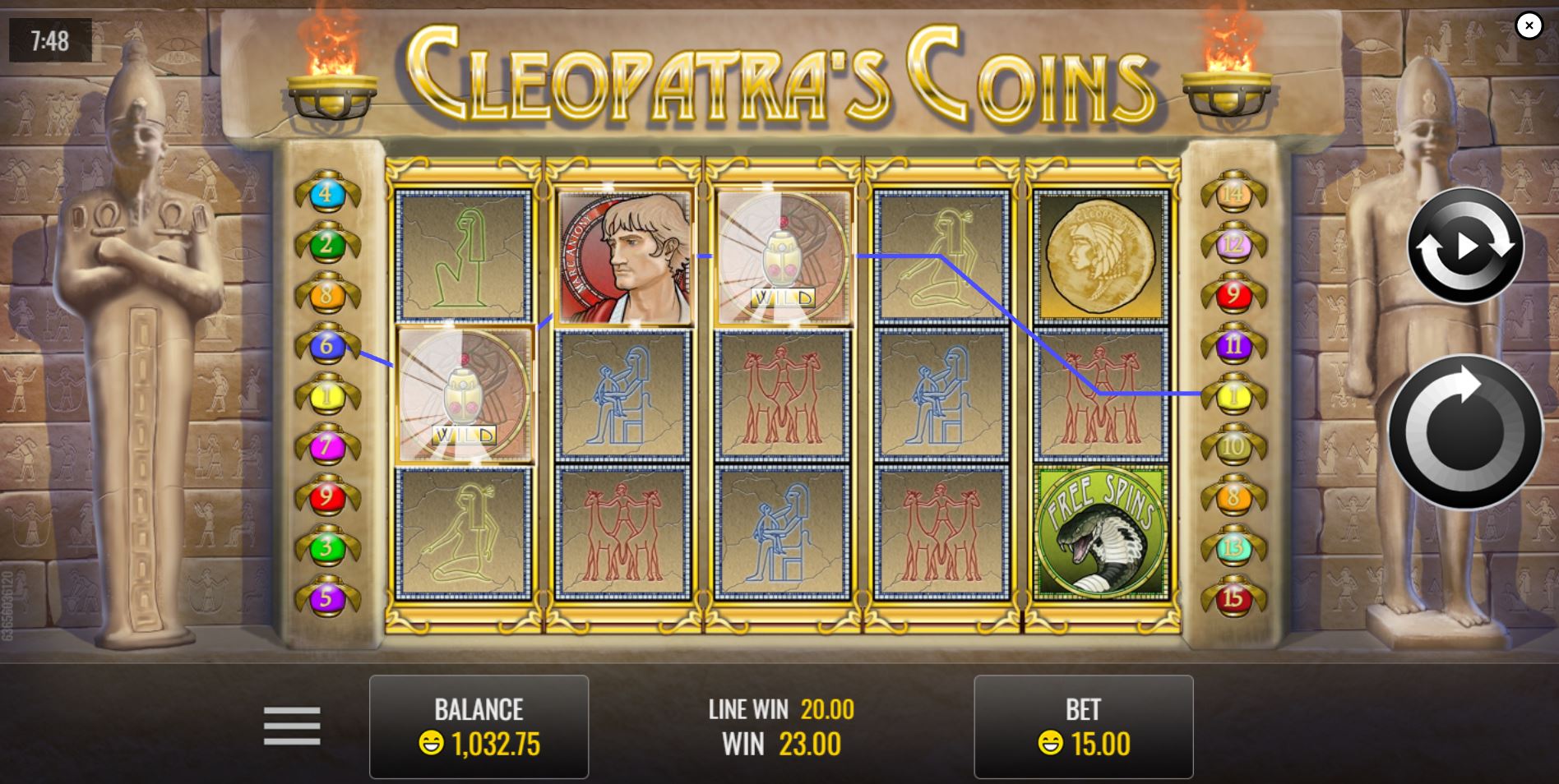This screenshot has height=784, width=1559.
Task: Expand payline 10 scarab on the right
Action: click(x=1233, y=444)
